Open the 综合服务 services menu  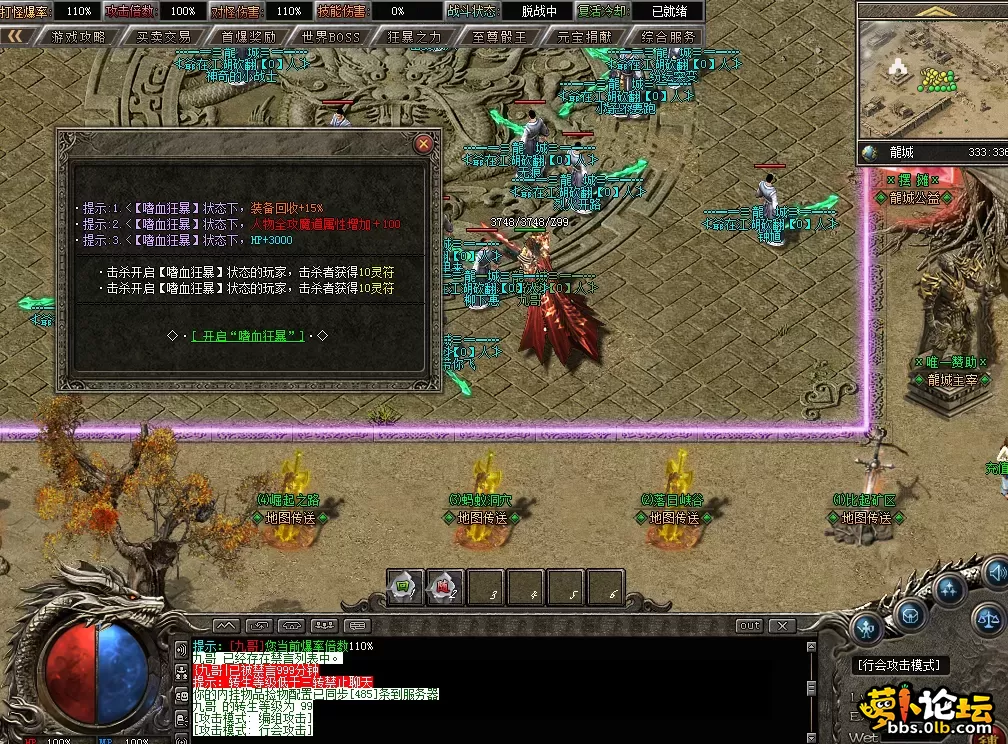coord(668,36)
